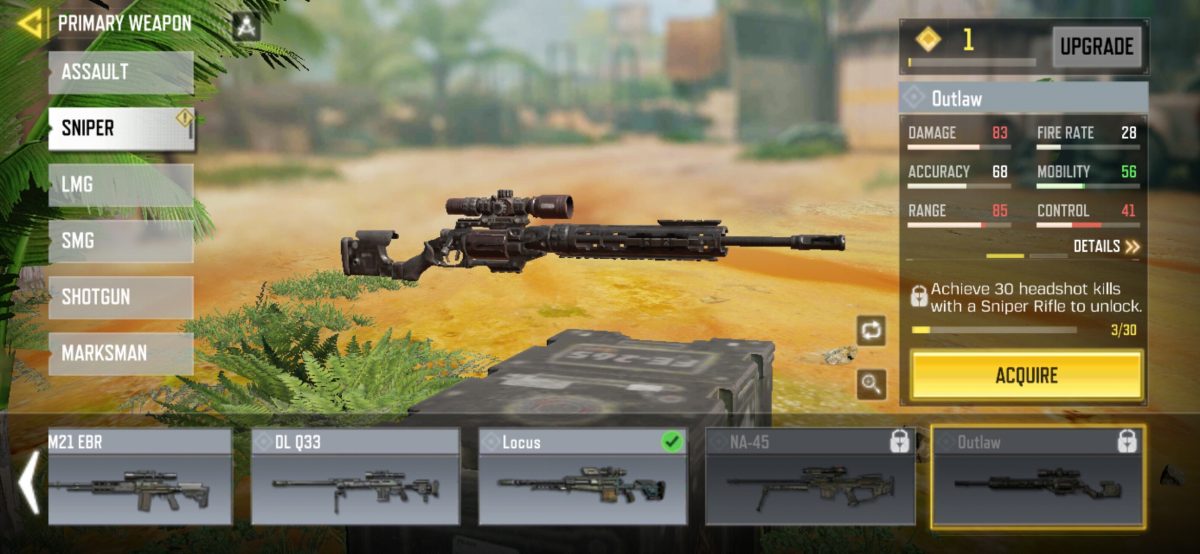This screenshot has height=554, width=1200.
Task: Pick the locked NA-45 weapon card
Action: click(x=810, y=477)
